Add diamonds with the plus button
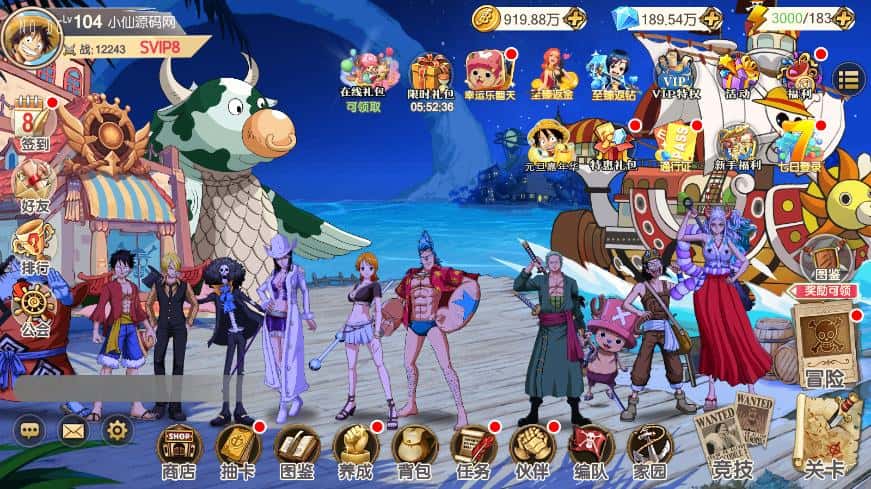Viewport: 871px width, 489px height. 711,18
